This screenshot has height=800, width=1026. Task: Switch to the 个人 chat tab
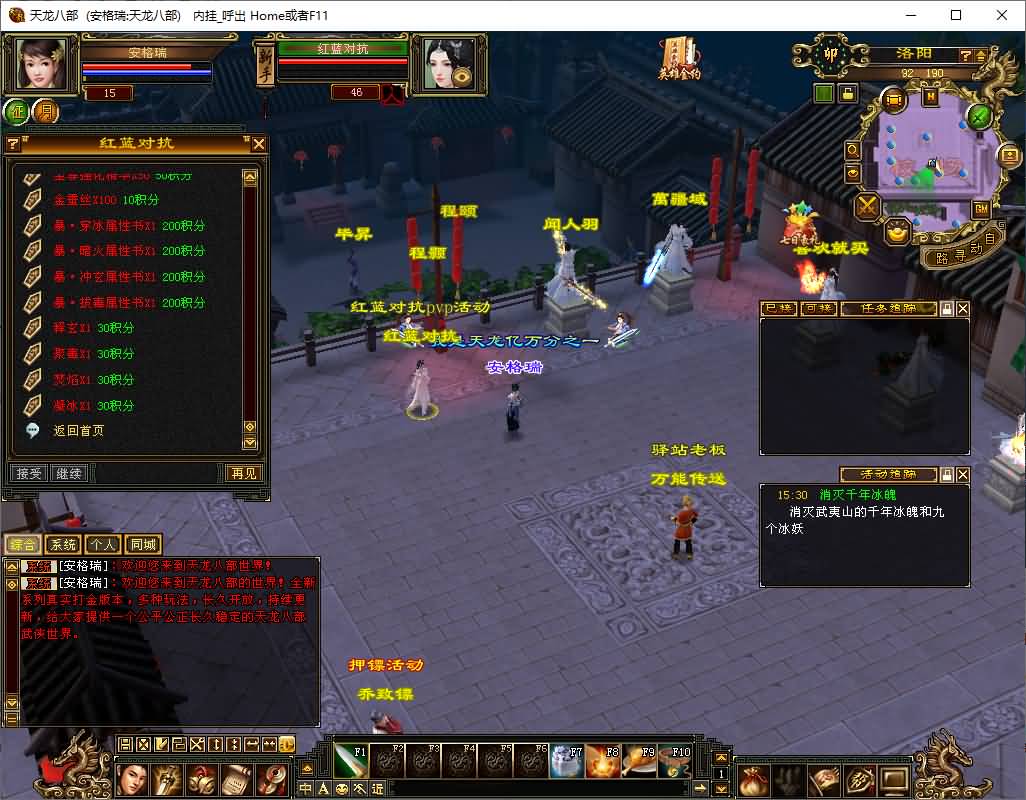[x=102, y=545]
